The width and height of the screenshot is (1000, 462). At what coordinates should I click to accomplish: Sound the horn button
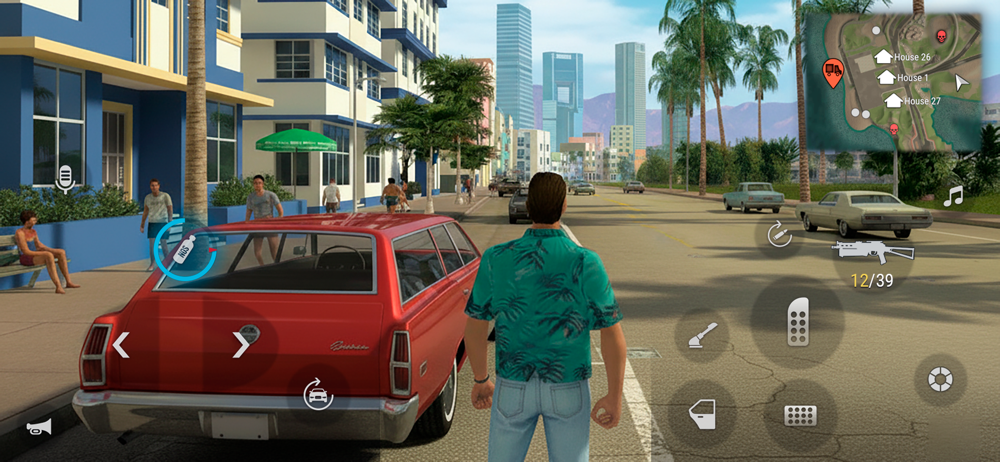coord(39,427)
